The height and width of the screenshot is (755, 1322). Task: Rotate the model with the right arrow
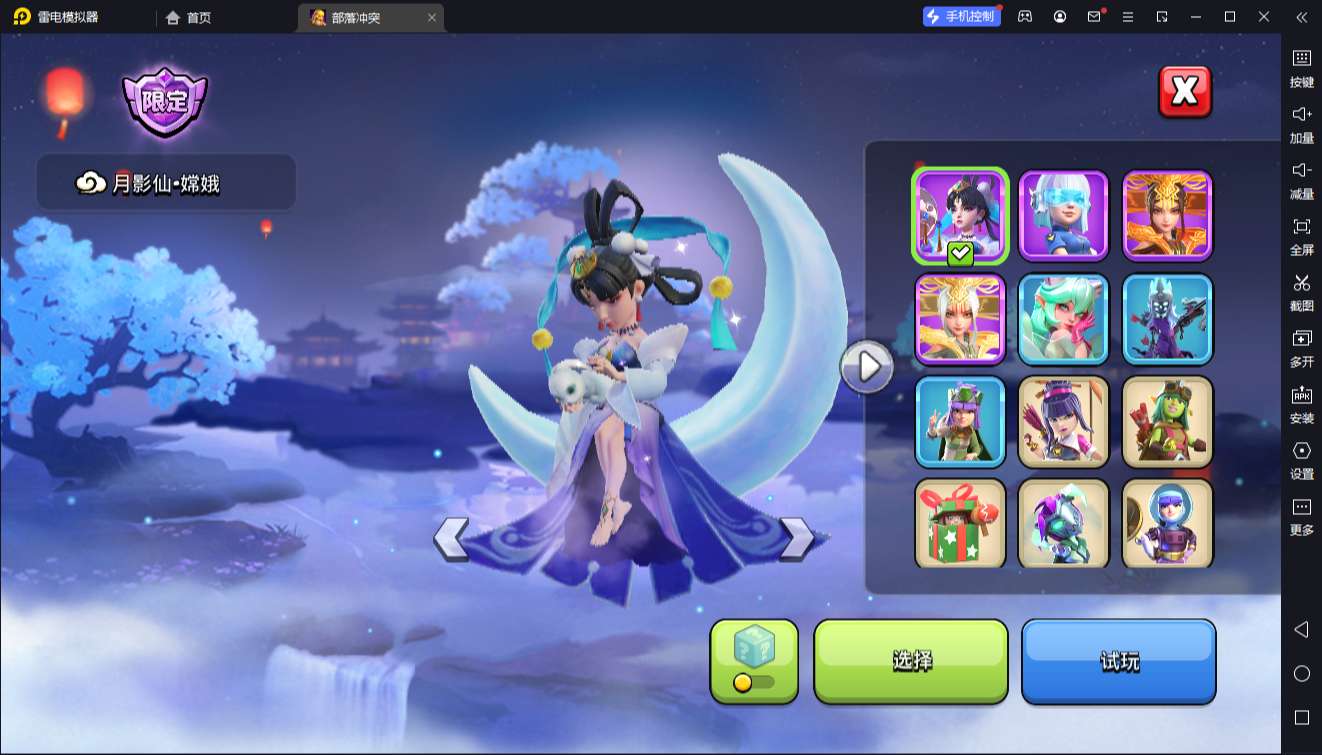pyautogui.click(x=796, y=538)
